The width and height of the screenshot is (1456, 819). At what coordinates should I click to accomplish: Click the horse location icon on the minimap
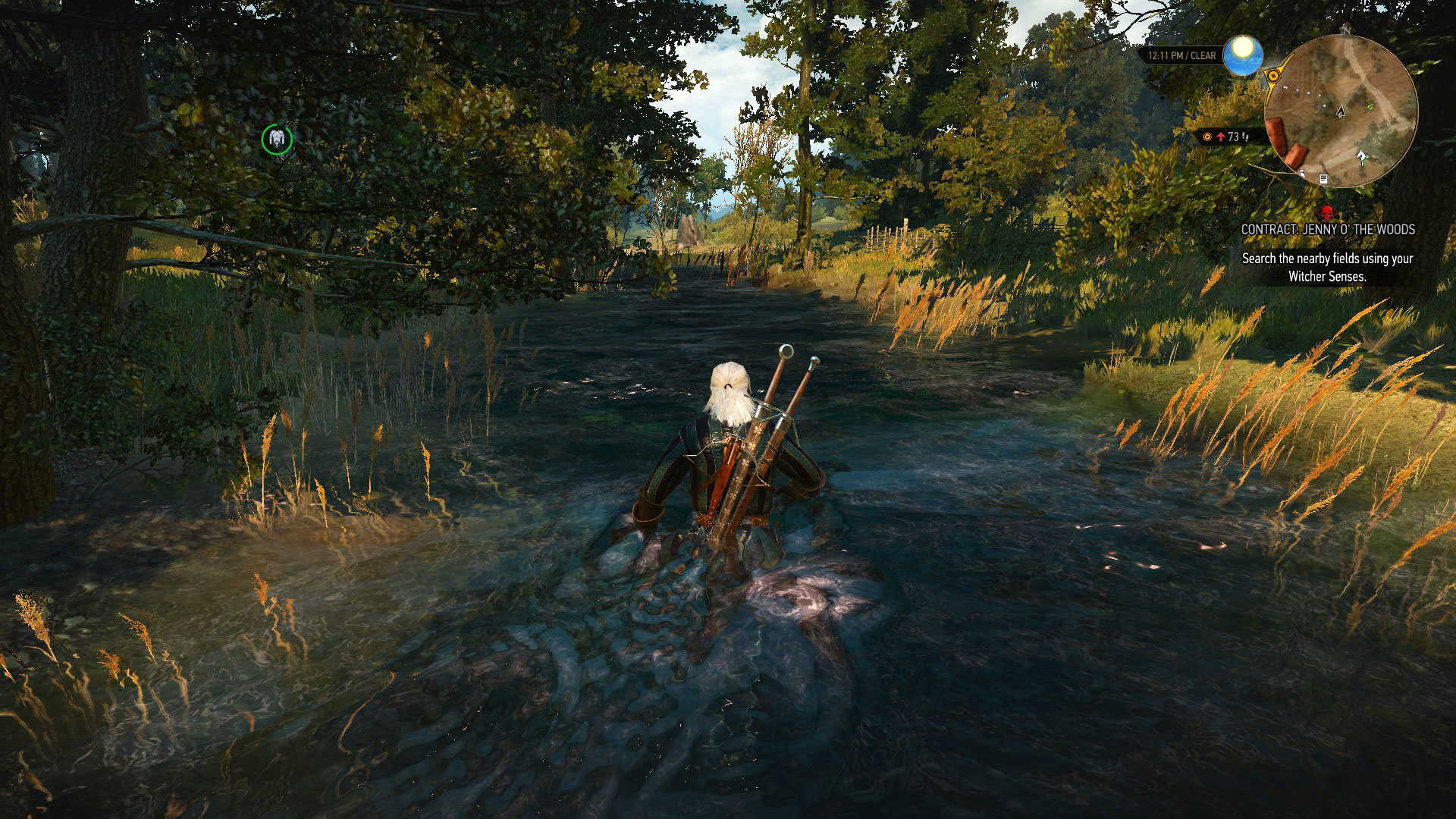click(1361, 156)
